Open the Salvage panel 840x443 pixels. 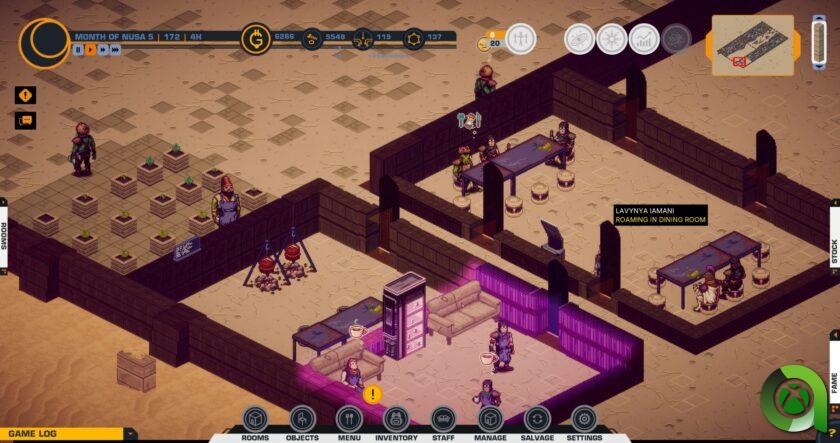click(x=537, y=419)
